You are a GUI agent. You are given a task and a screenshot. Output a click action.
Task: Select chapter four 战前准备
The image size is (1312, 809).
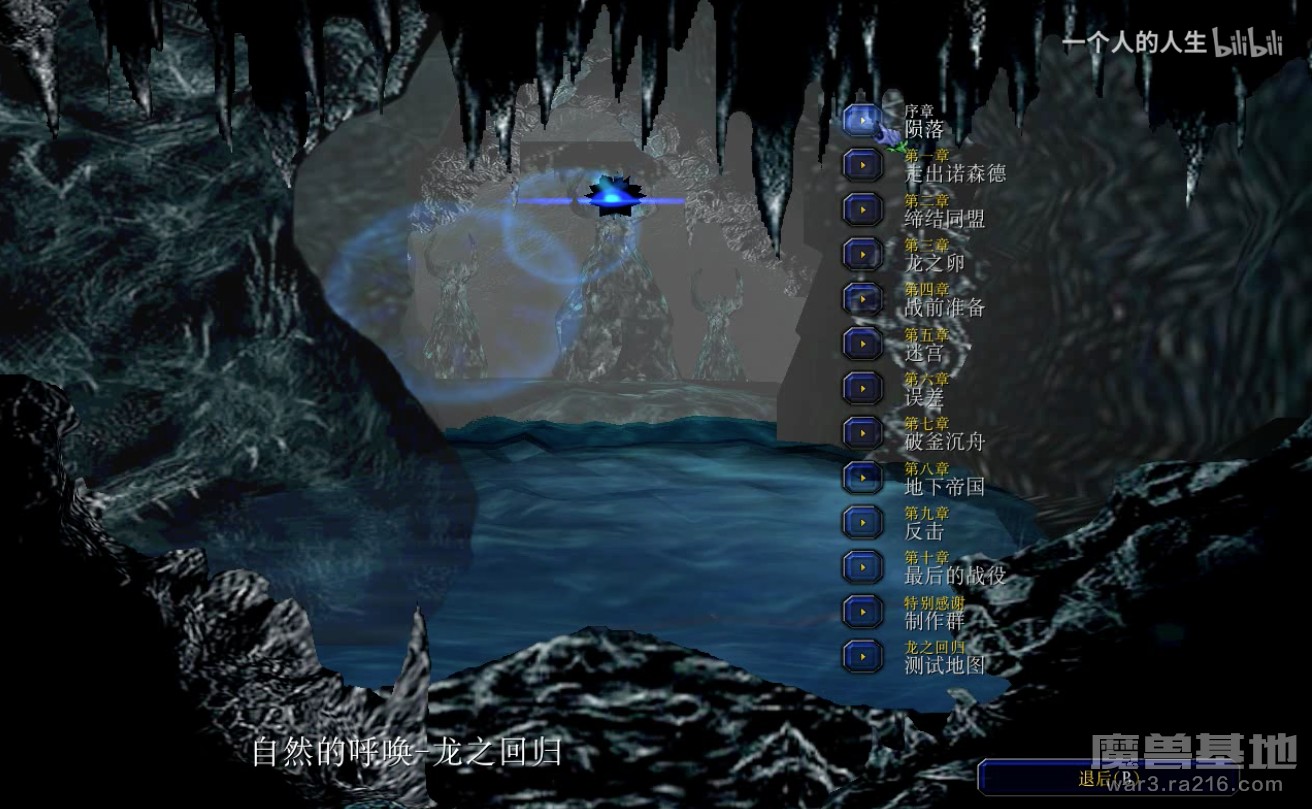[x=862, y=298]
